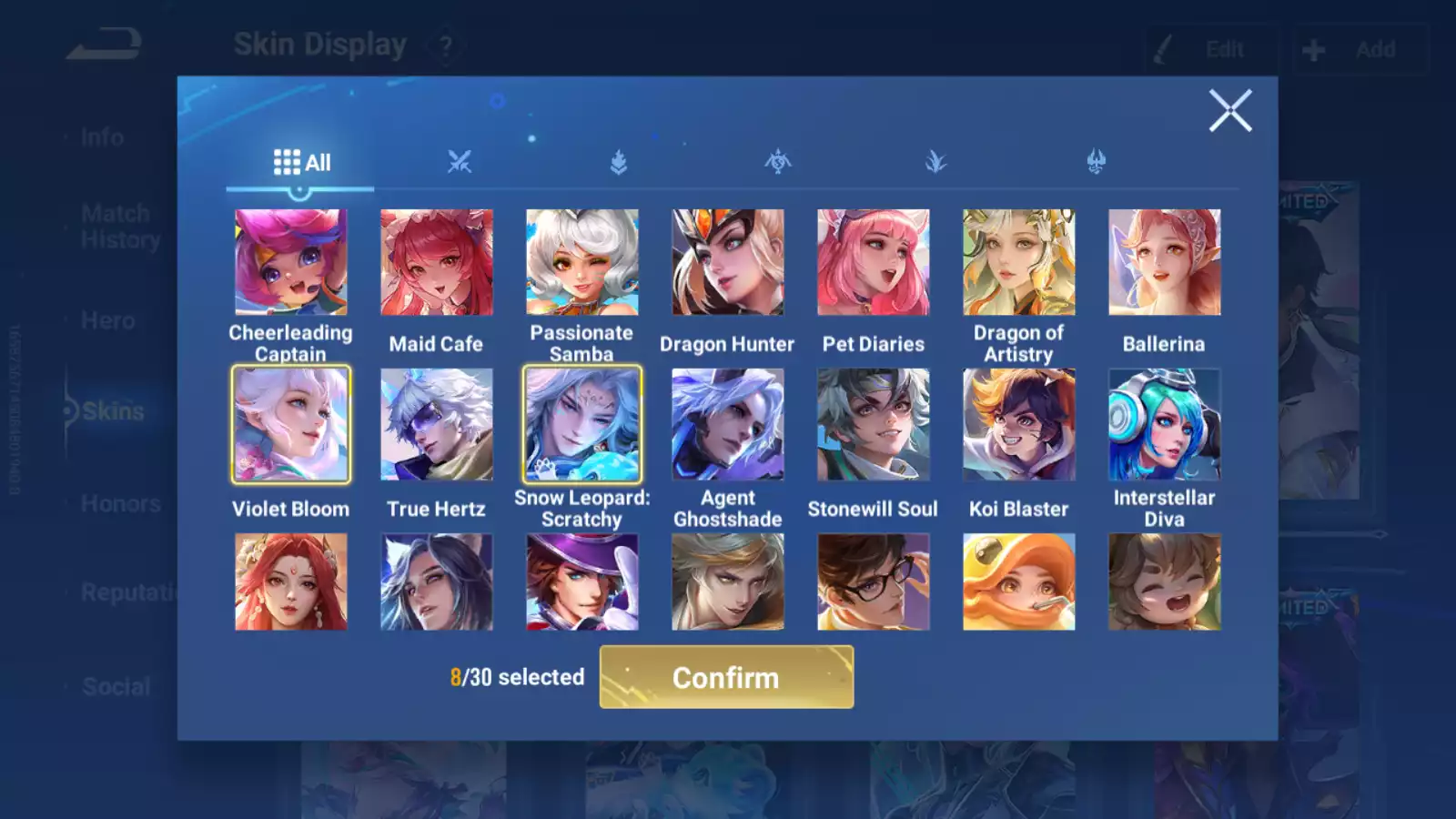This screenshot has height=819, width=1456.
Task: Select the Cheerleading Captain skin
Action: click(x=290, y=263)
